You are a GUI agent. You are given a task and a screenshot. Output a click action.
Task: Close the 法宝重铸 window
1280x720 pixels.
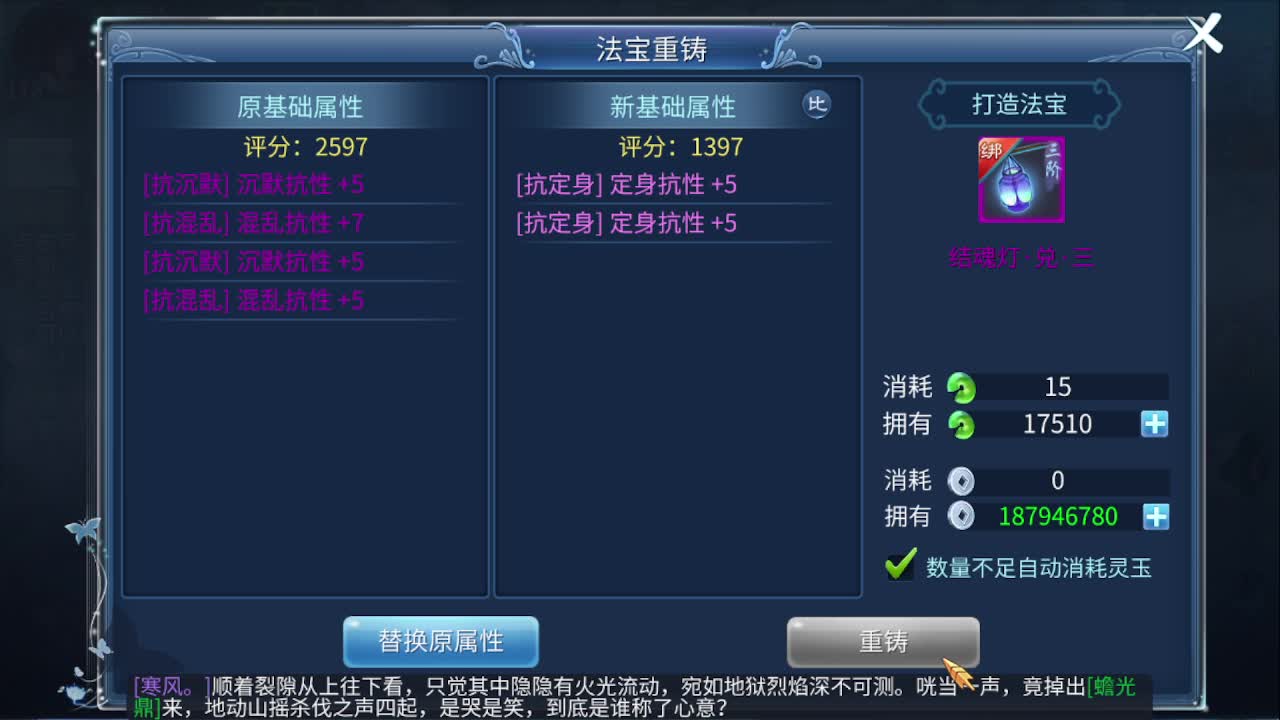pyautogui.click(x=1203, y=33)
